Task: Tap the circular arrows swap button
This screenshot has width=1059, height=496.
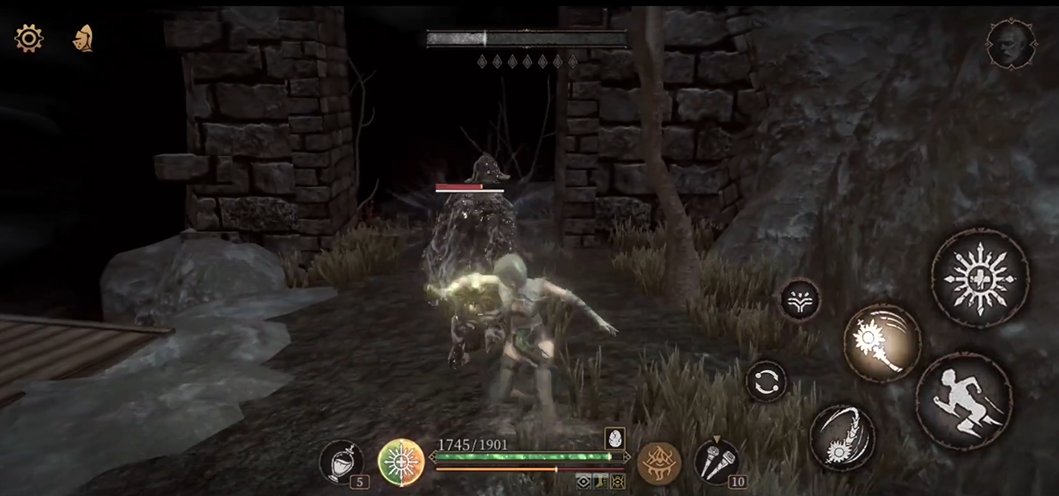Action: 766,381
